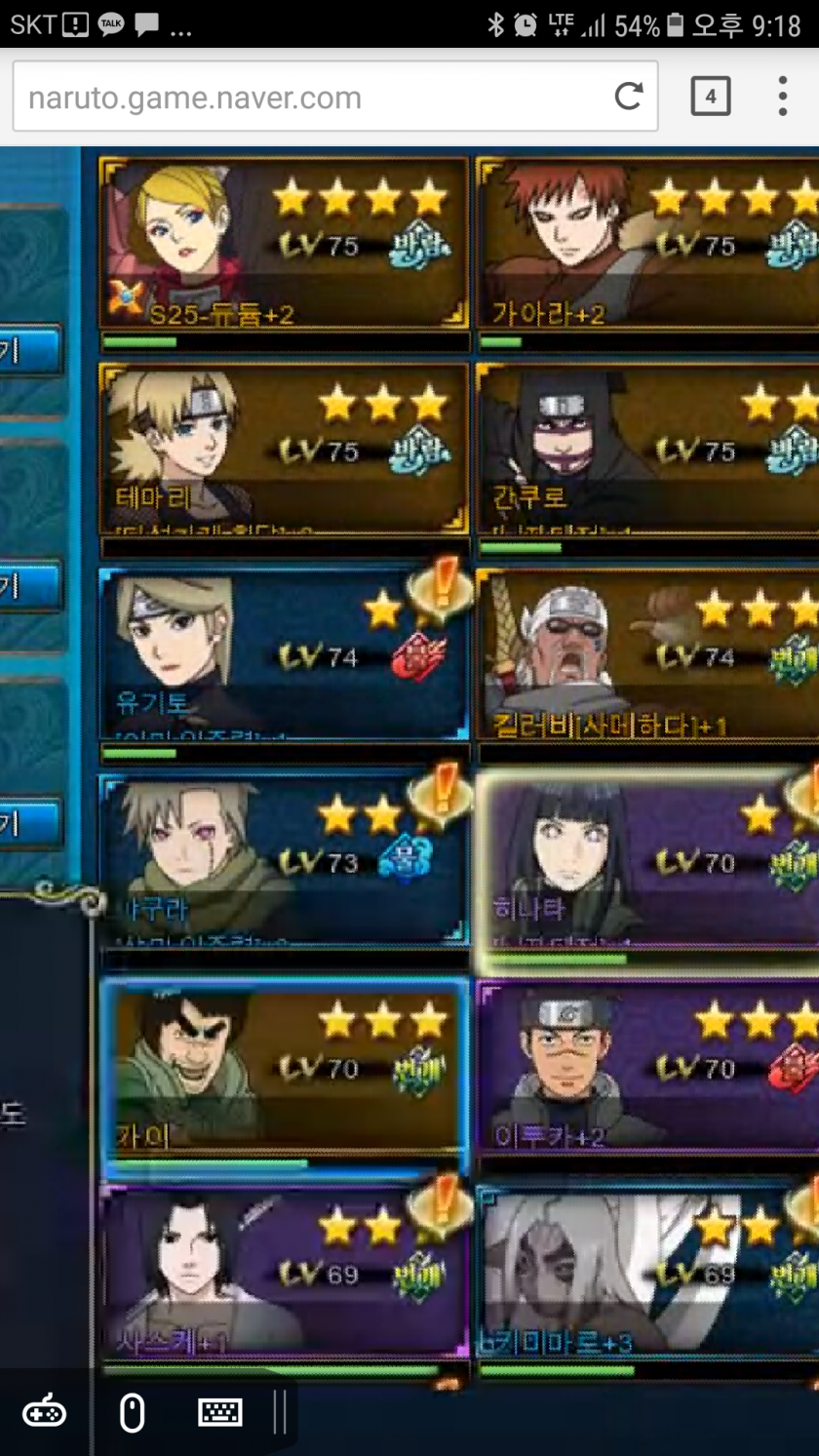Open the browser three-dot menu
This screenshot has width=819, height=1456.
(782, 97)
